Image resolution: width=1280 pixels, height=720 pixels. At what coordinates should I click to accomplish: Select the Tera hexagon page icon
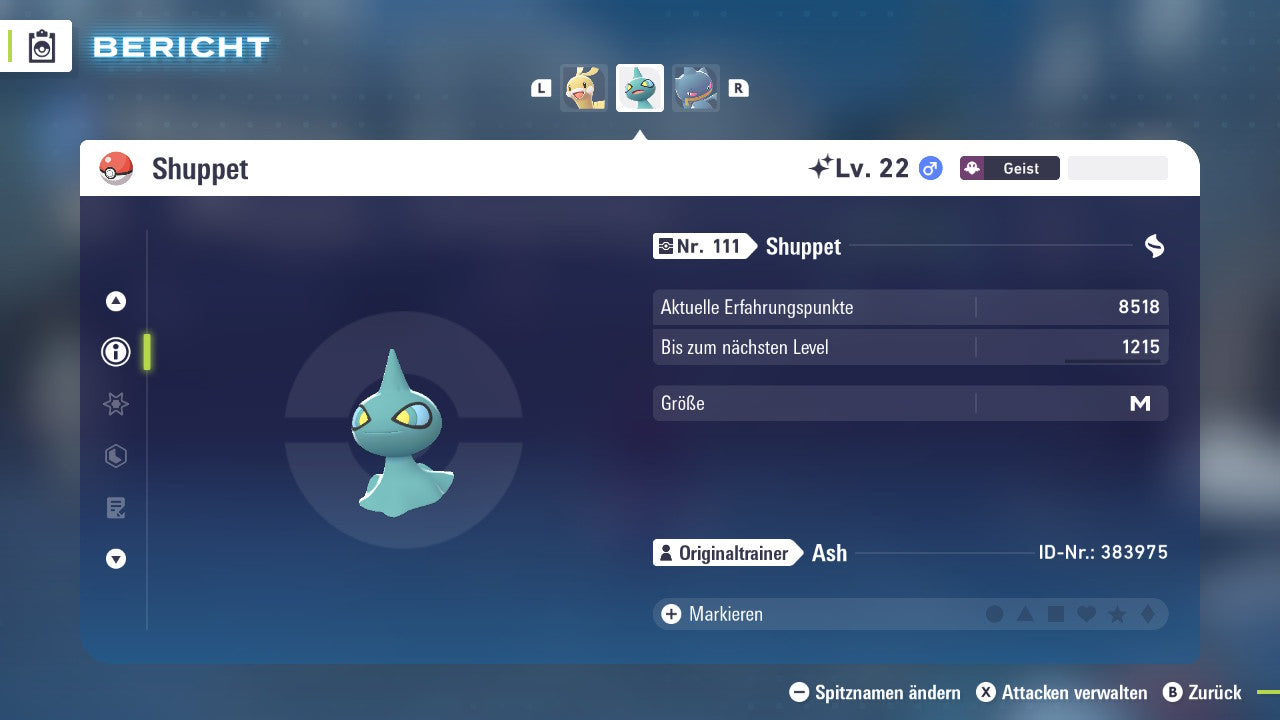tap(115, 456)
